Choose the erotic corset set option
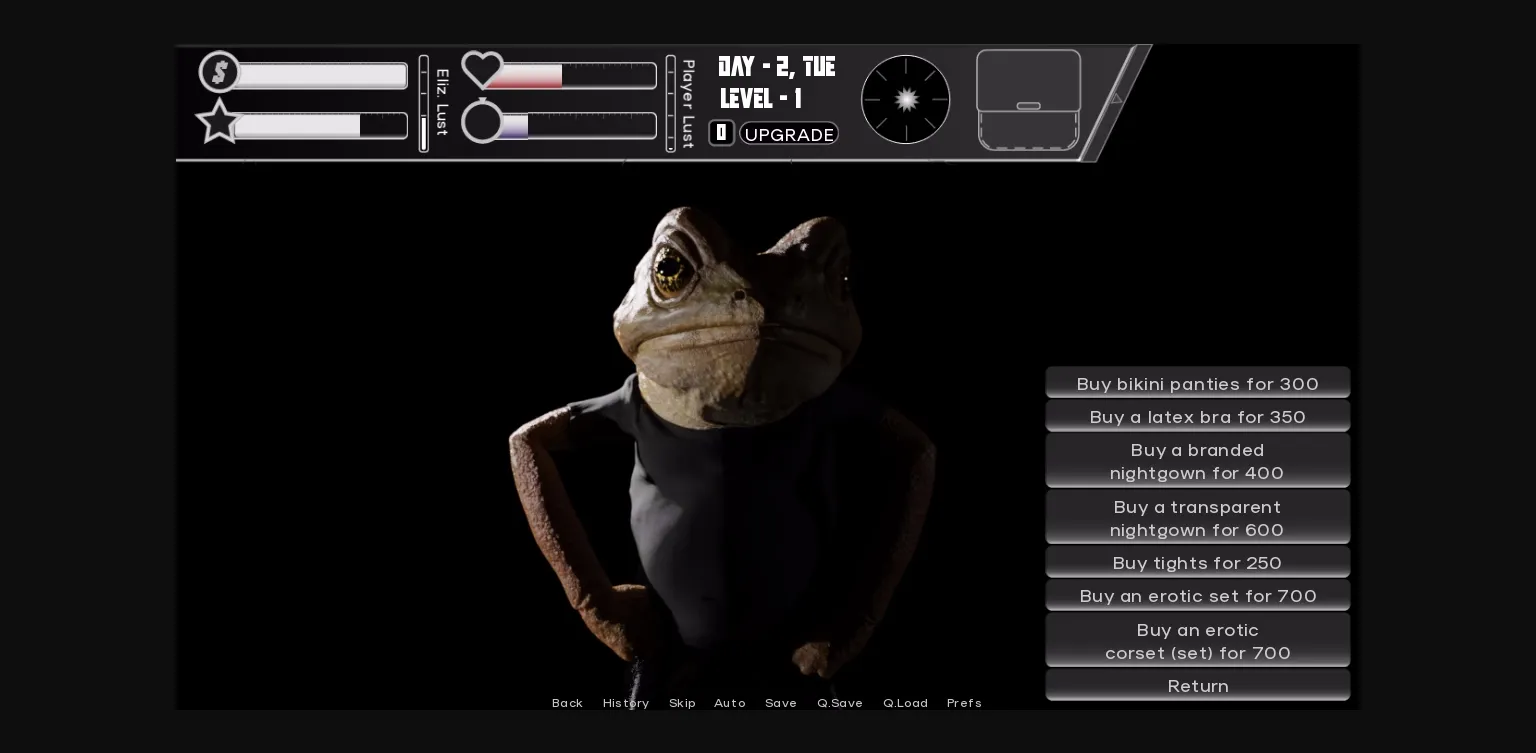Image resolution: width=1536 pixels, height=753 pixels. [1197, 641]
